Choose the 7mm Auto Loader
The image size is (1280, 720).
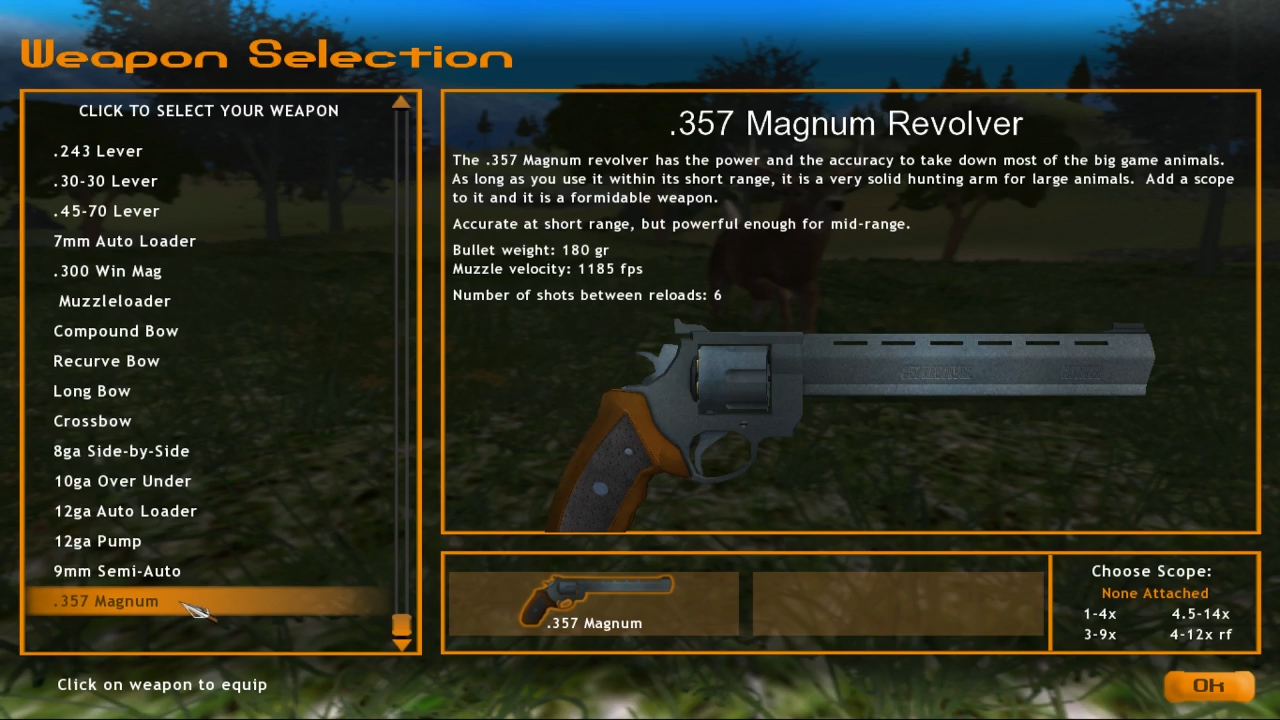pos(124,240)
